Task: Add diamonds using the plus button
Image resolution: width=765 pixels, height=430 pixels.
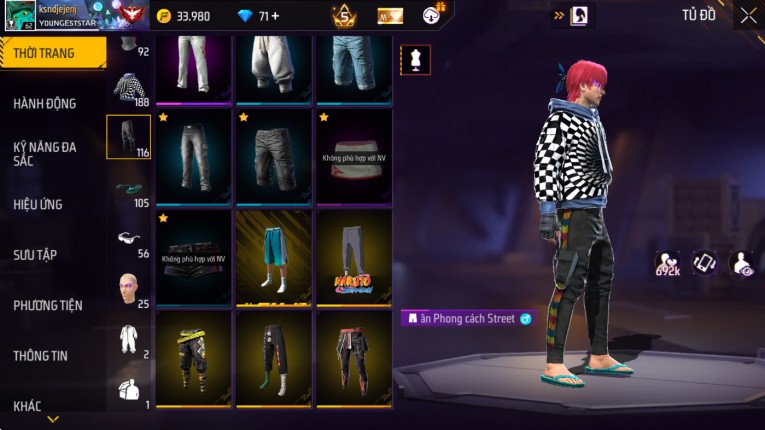Action: tap(275, 16)
